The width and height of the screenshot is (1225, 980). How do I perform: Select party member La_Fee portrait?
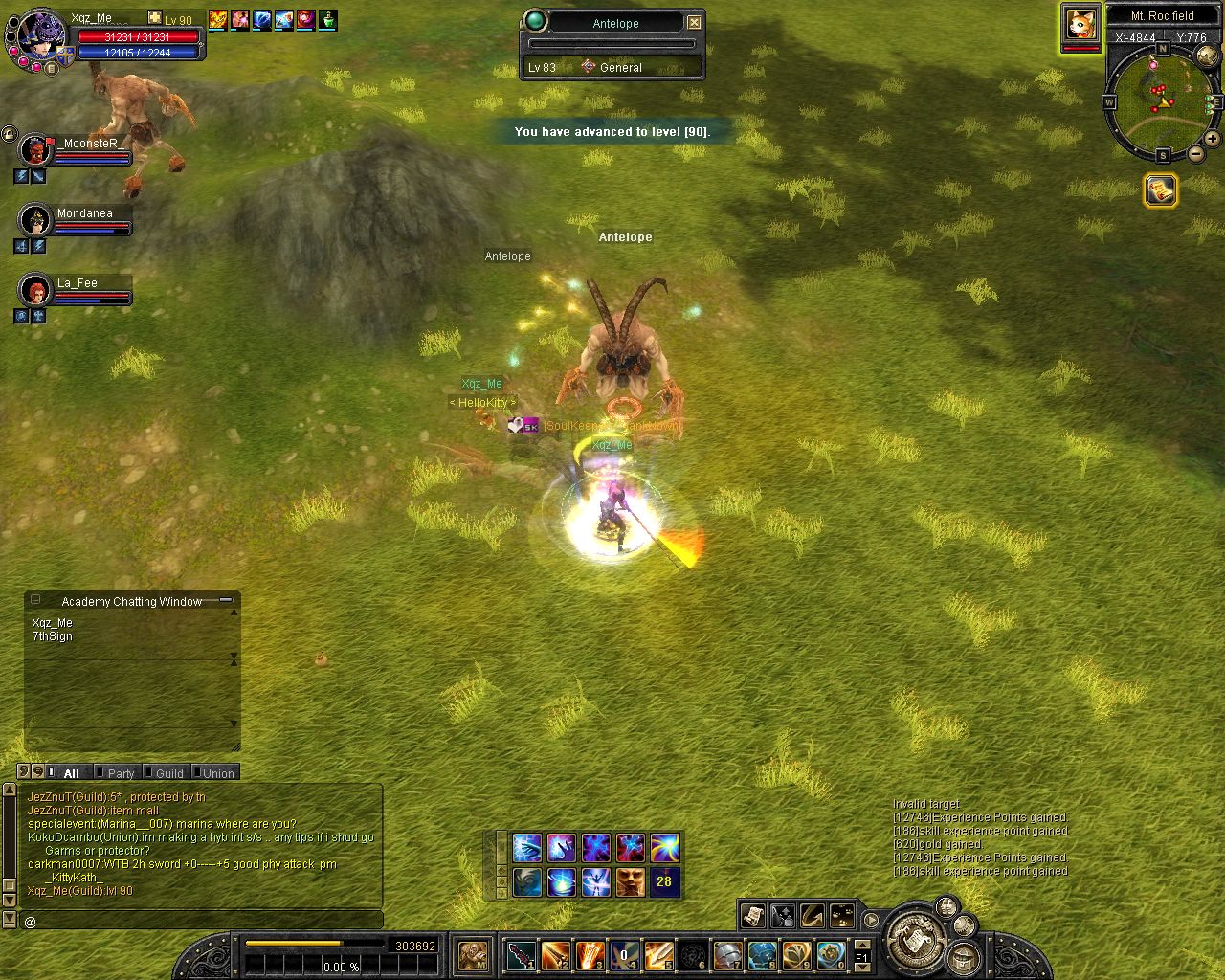(x=35, y=290)
